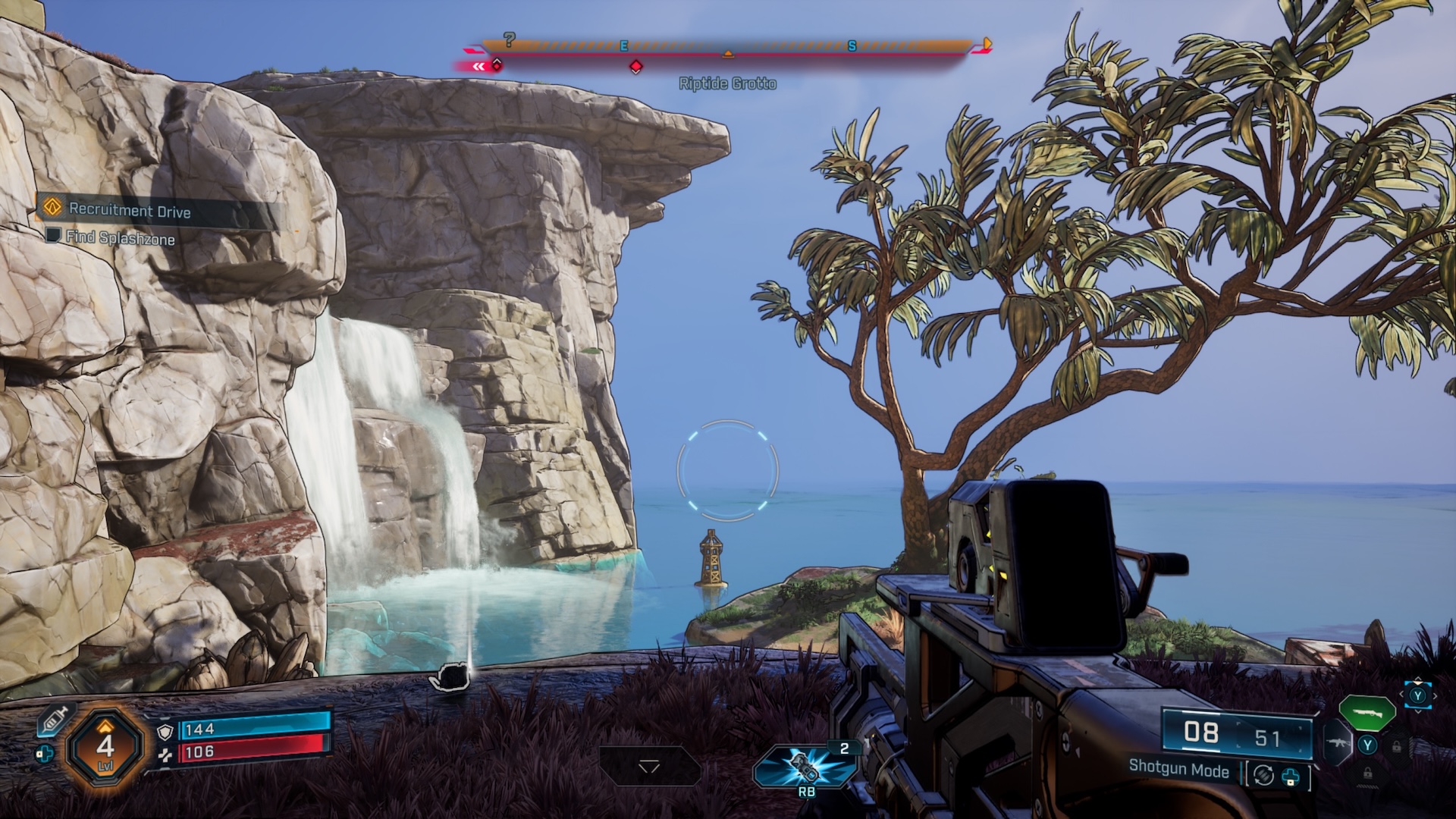Select the Find Splashzone objective
Image resolution: width=1456 pixels, height=819 pixels.
click(120, 238)
